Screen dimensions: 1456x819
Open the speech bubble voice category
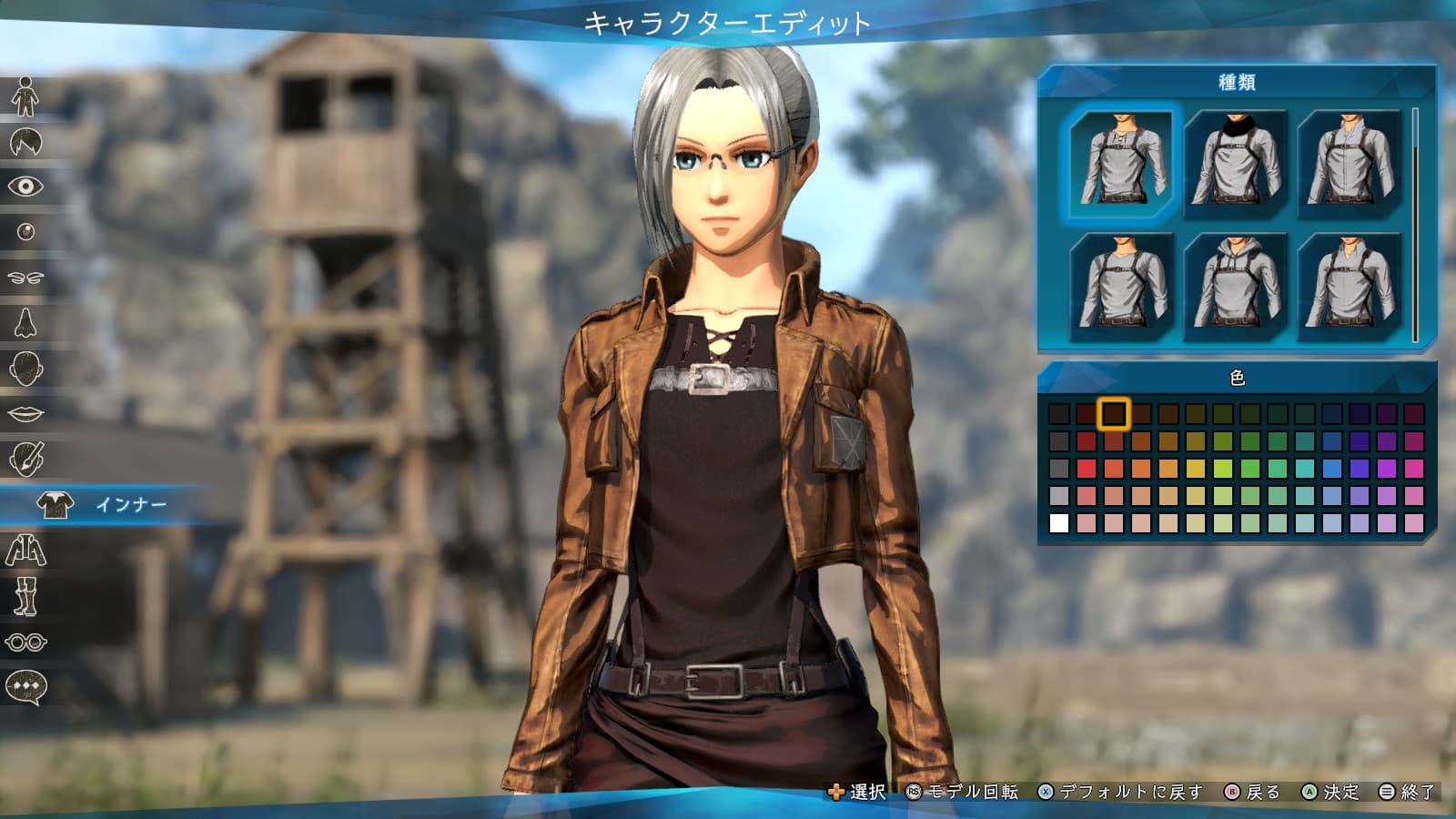point(25,687)
